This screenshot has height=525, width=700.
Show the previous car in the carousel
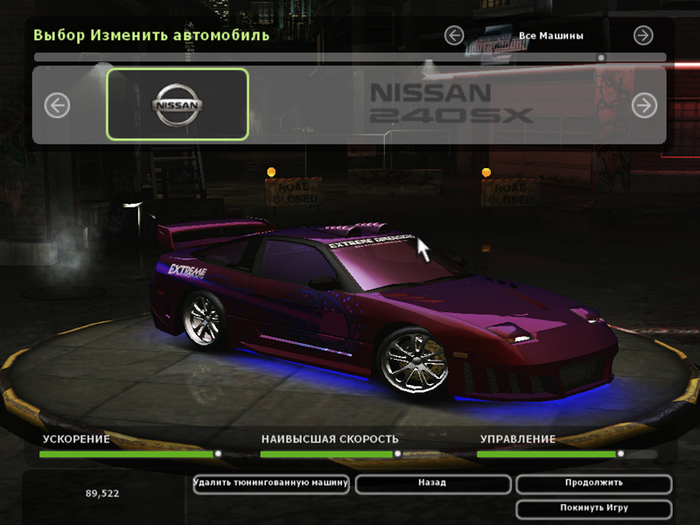pyautogui.click(x=57, y=105)
